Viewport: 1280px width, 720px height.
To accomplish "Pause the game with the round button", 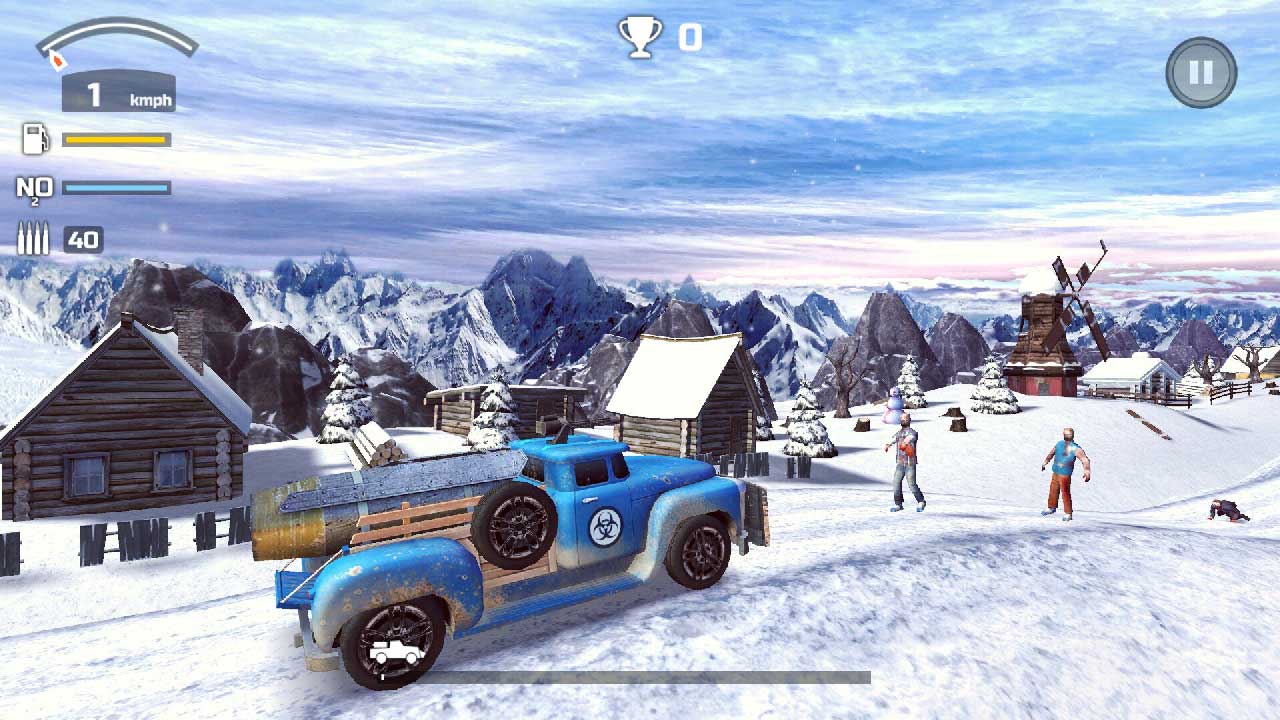I will pos(1201,72).
